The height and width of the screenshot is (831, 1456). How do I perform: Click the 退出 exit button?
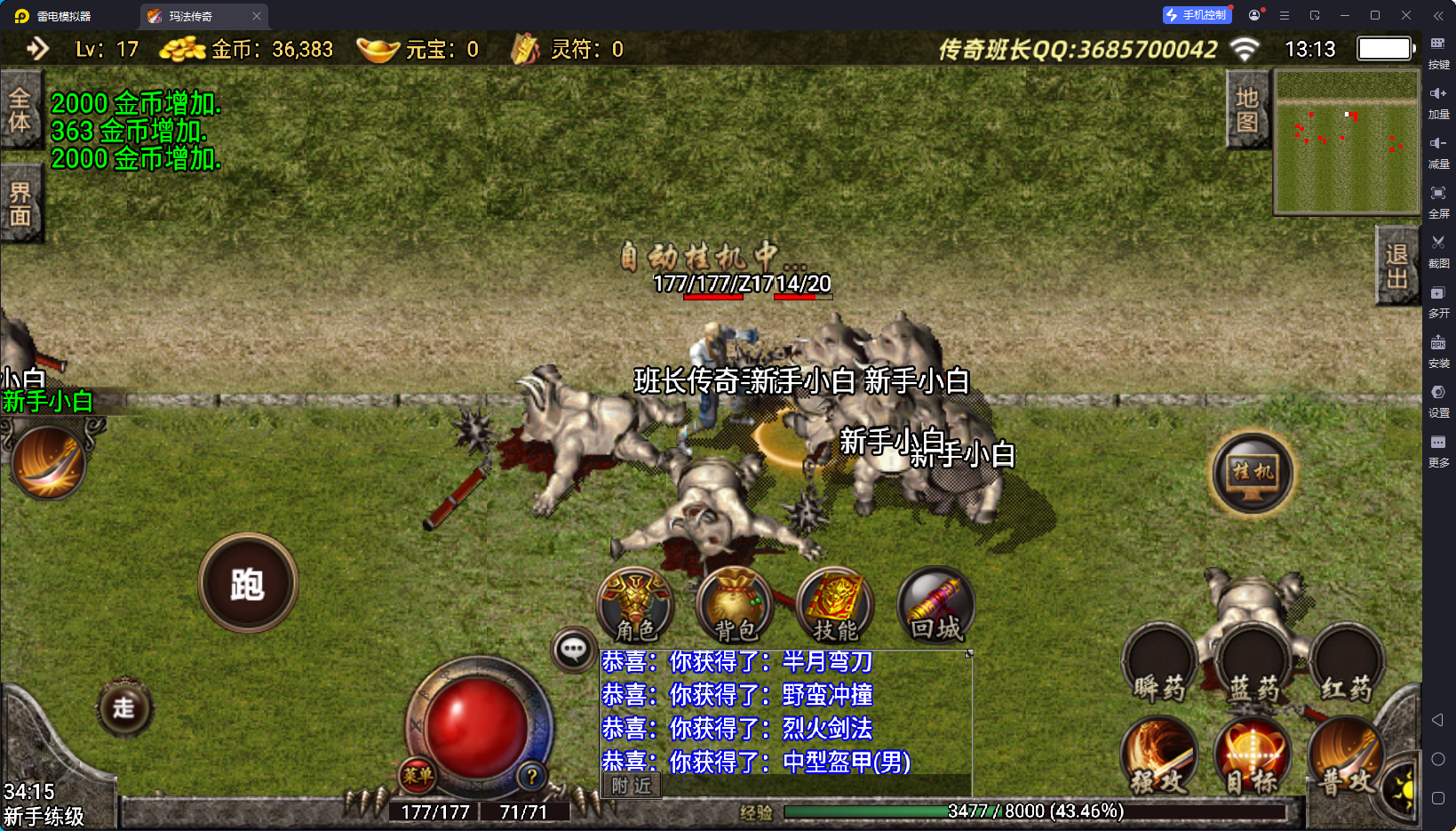coord(1396,266)
